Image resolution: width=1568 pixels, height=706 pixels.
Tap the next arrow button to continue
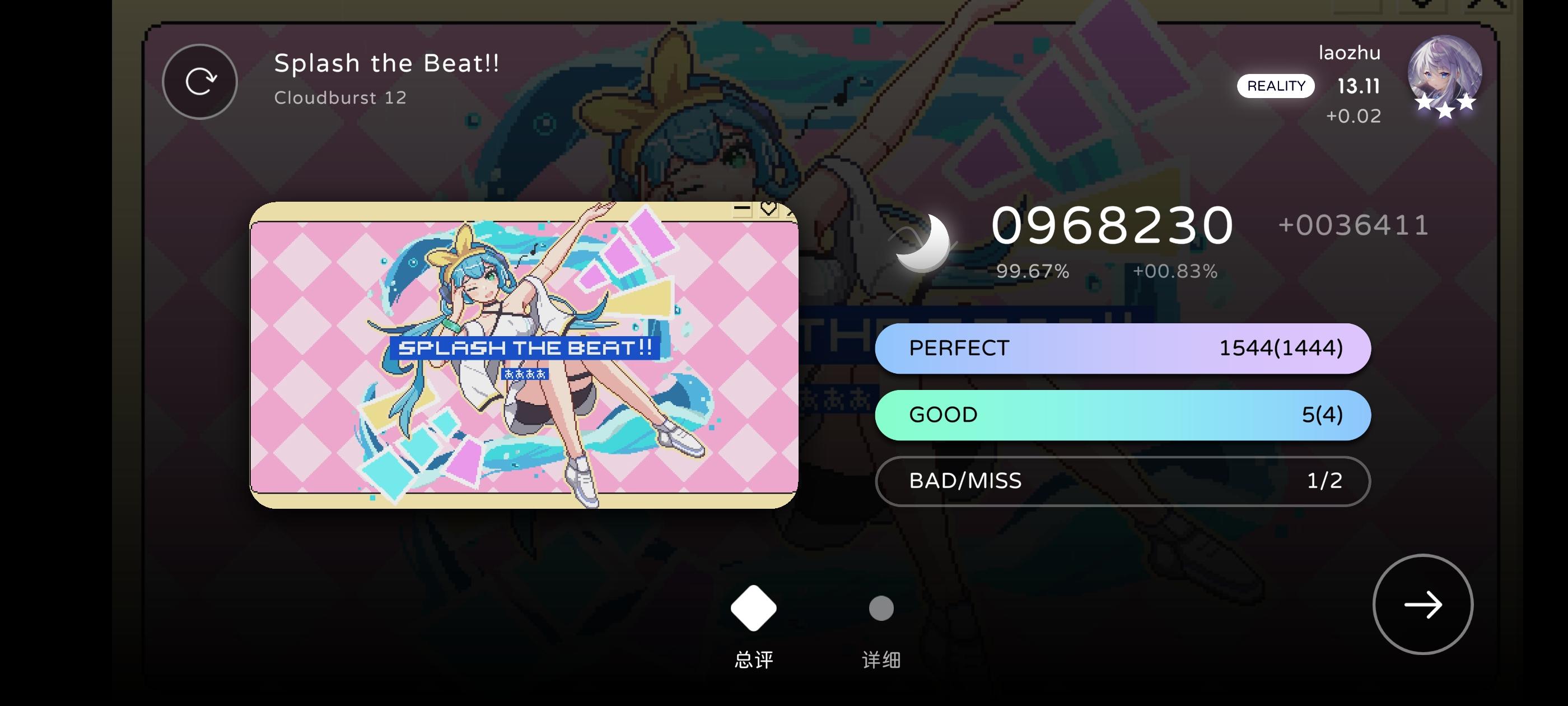(x=1421, y=603)
